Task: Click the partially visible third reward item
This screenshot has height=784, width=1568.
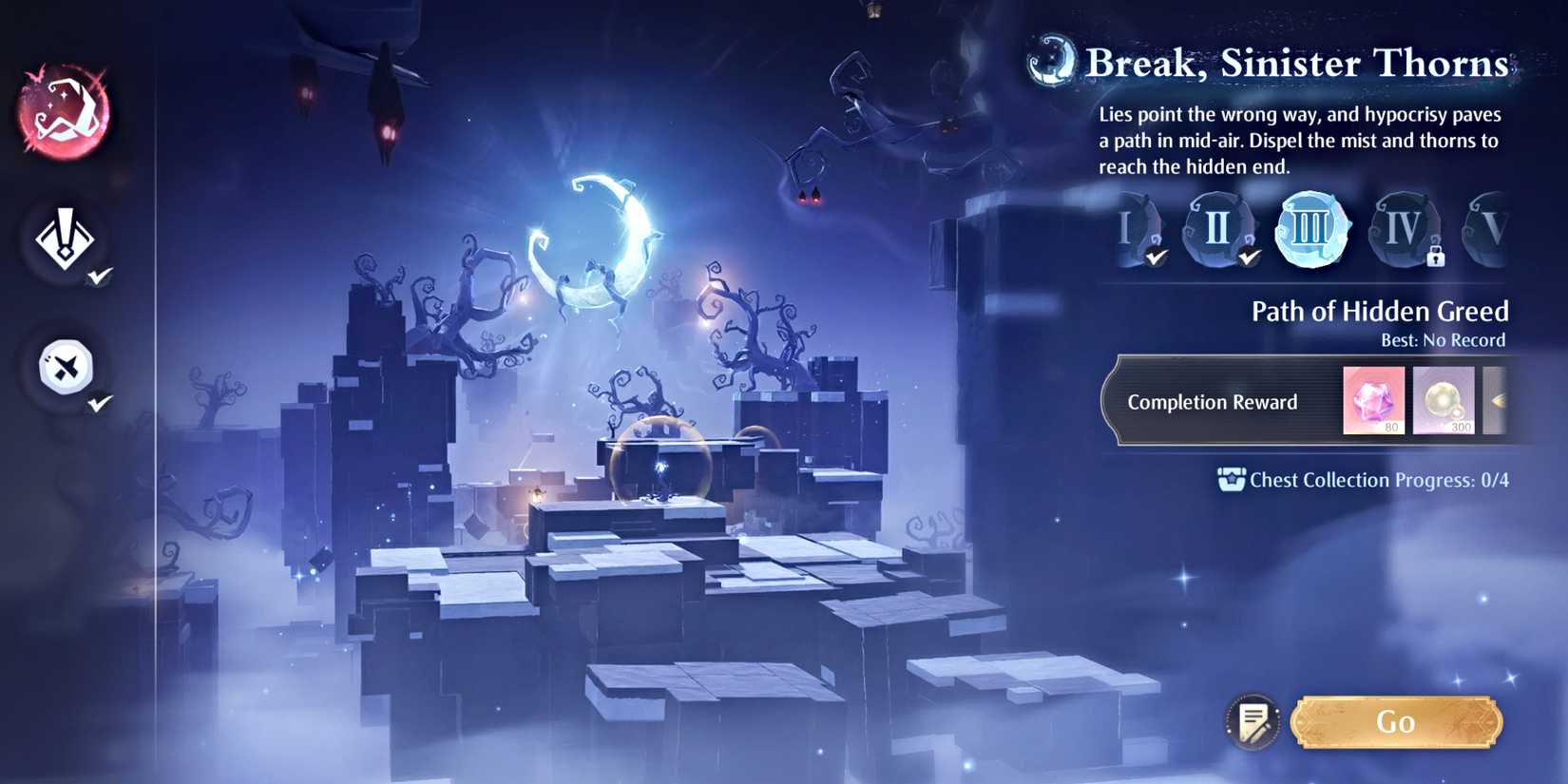Action: [1500, 401]
